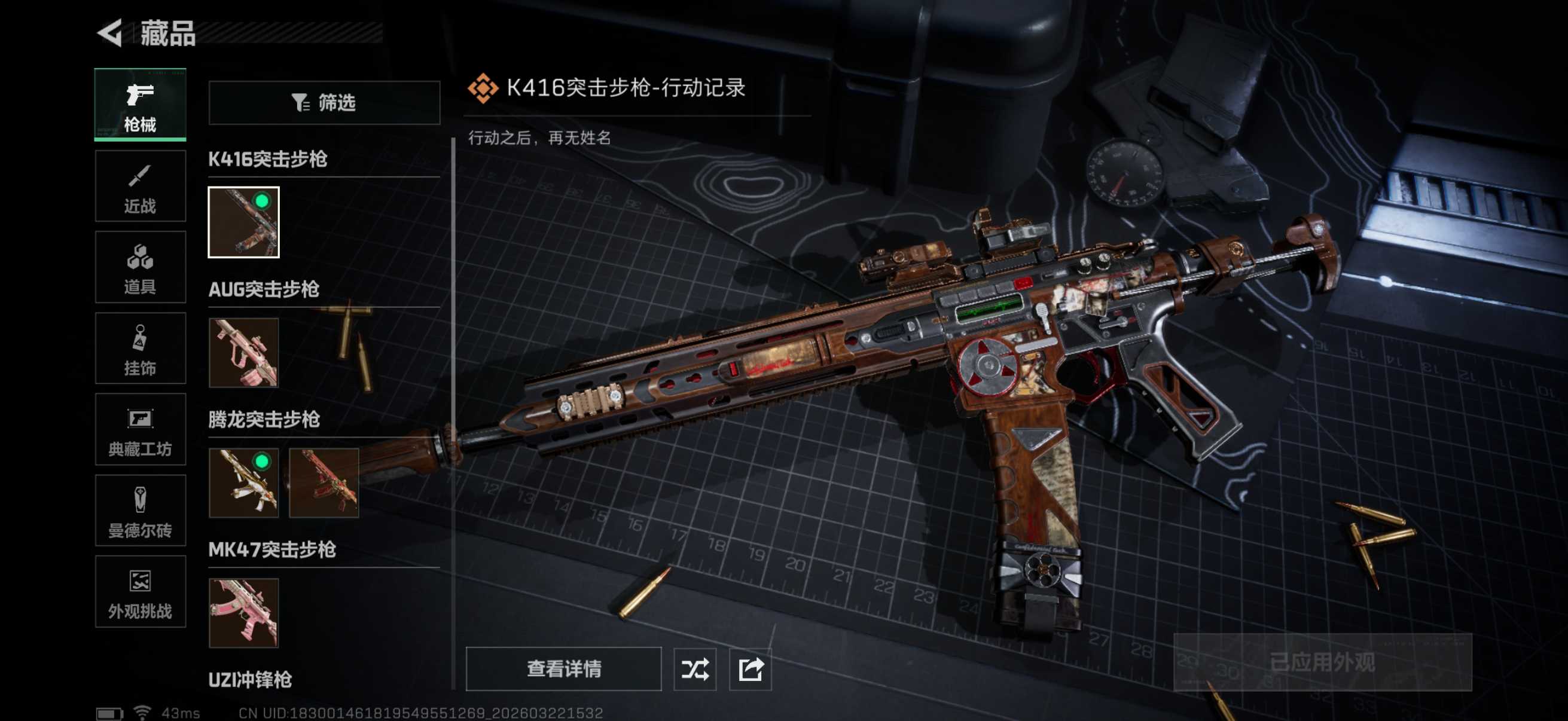Open the 近战 melee category
The height and width of the screenshot is (721, 1568).
pyautogui.click(x=140, y=186)
